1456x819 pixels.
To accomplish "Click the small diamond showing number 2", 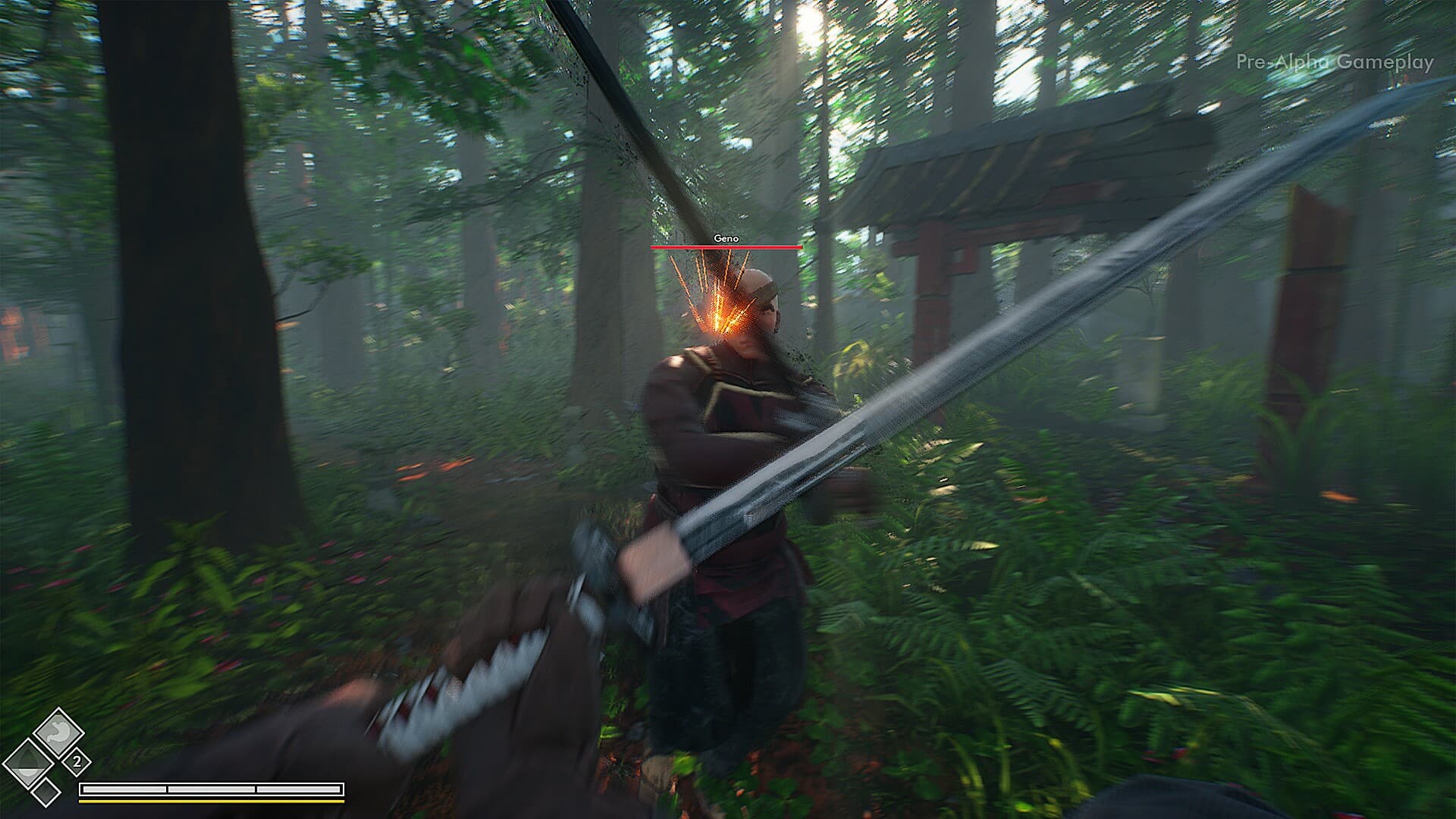I will (77, 761).
